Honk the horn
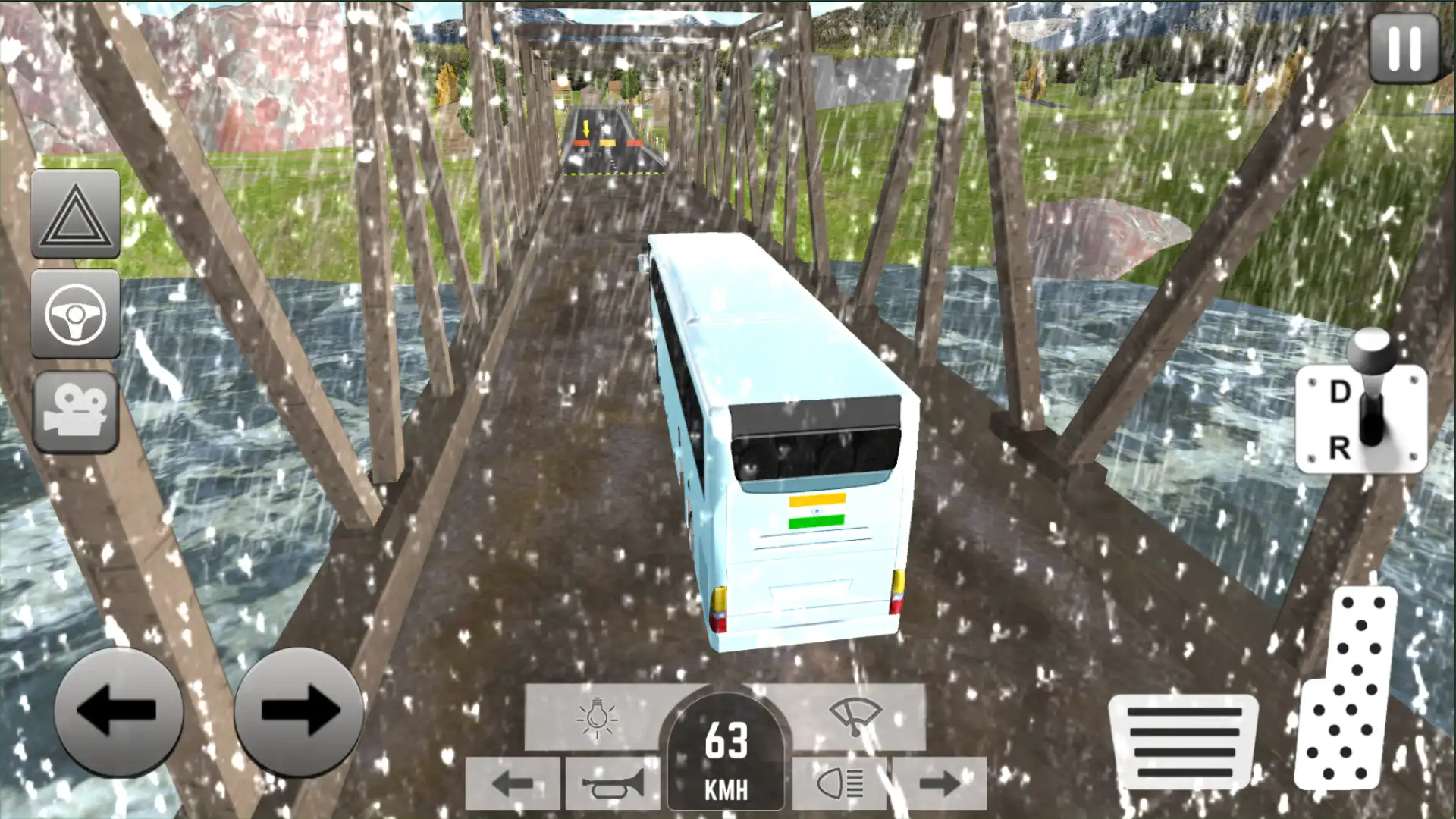Screen dimensions: 1456x819 click(612, 783)
